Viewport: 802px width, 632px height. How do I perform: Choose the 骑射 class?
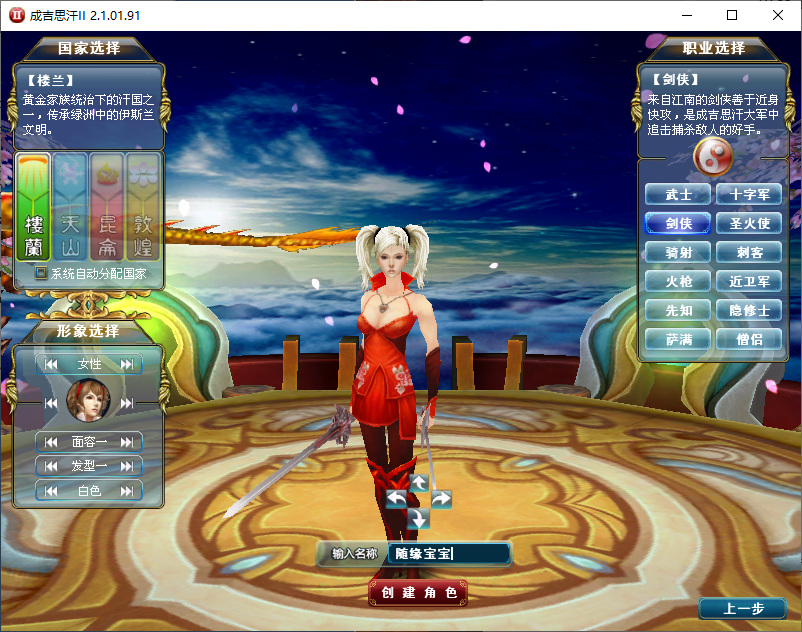coord(678,253)
